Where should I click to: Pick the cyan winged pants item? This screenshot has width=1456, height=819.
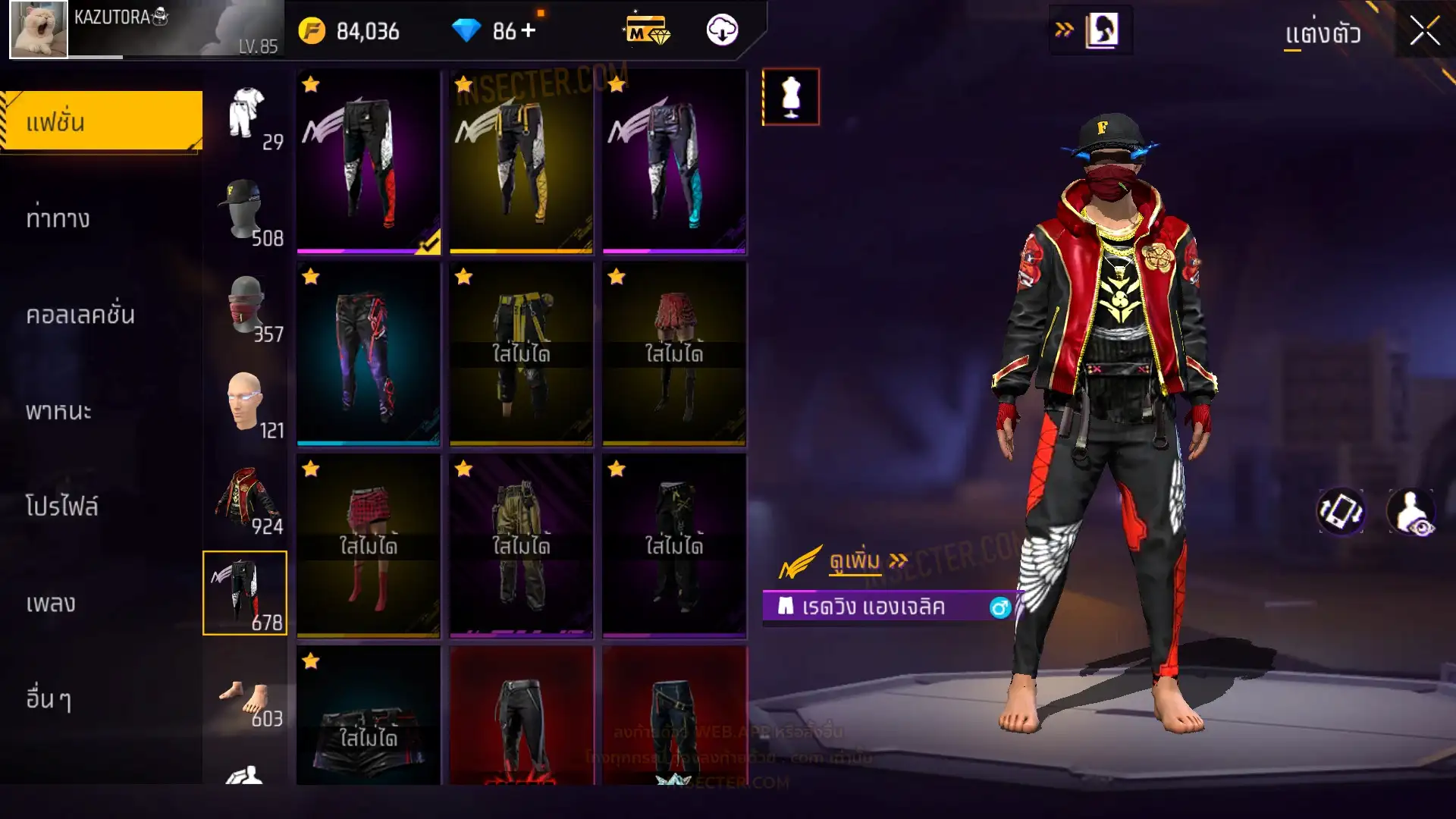(x=674, y=162)
